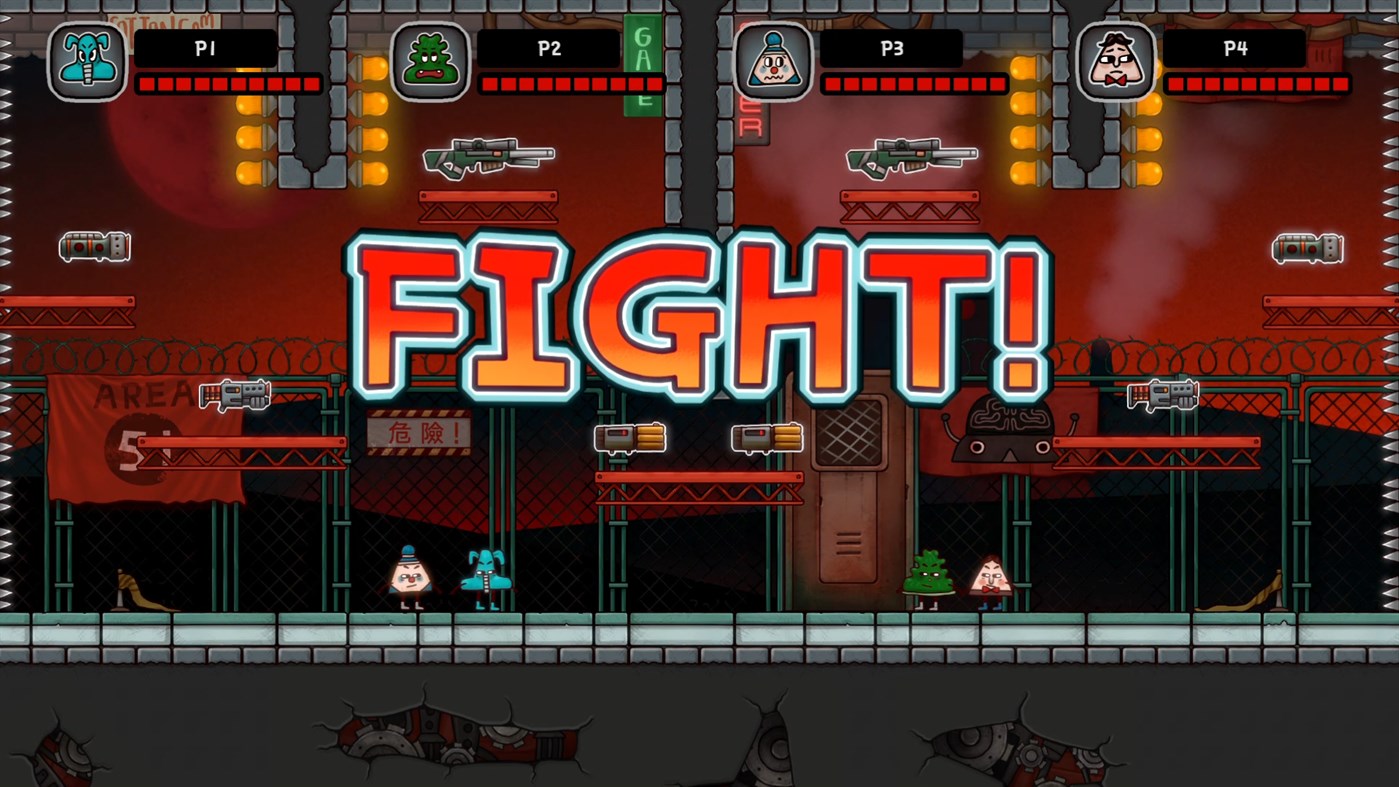Image resolution: width=1399 pixels, height=787 pixels.
Task: Select the P1 blue elephant avatar icon
Action: (86, 62)
